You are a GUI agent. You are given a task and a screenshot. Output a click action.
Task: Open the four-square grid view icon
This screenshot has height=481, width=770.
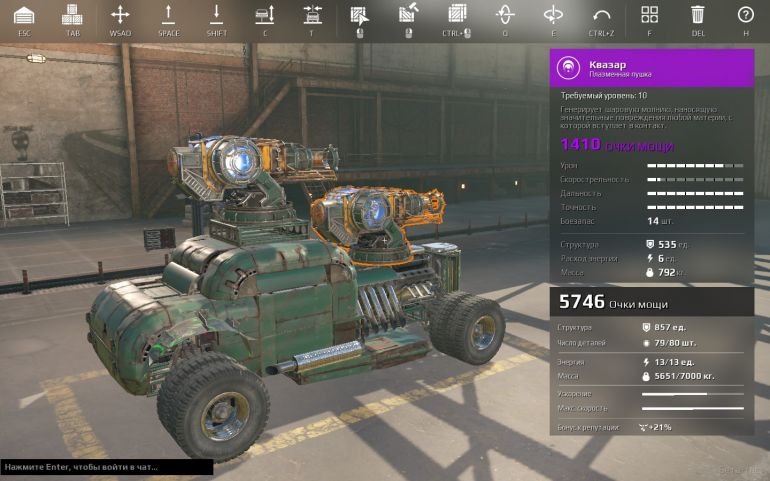point(649,15)
